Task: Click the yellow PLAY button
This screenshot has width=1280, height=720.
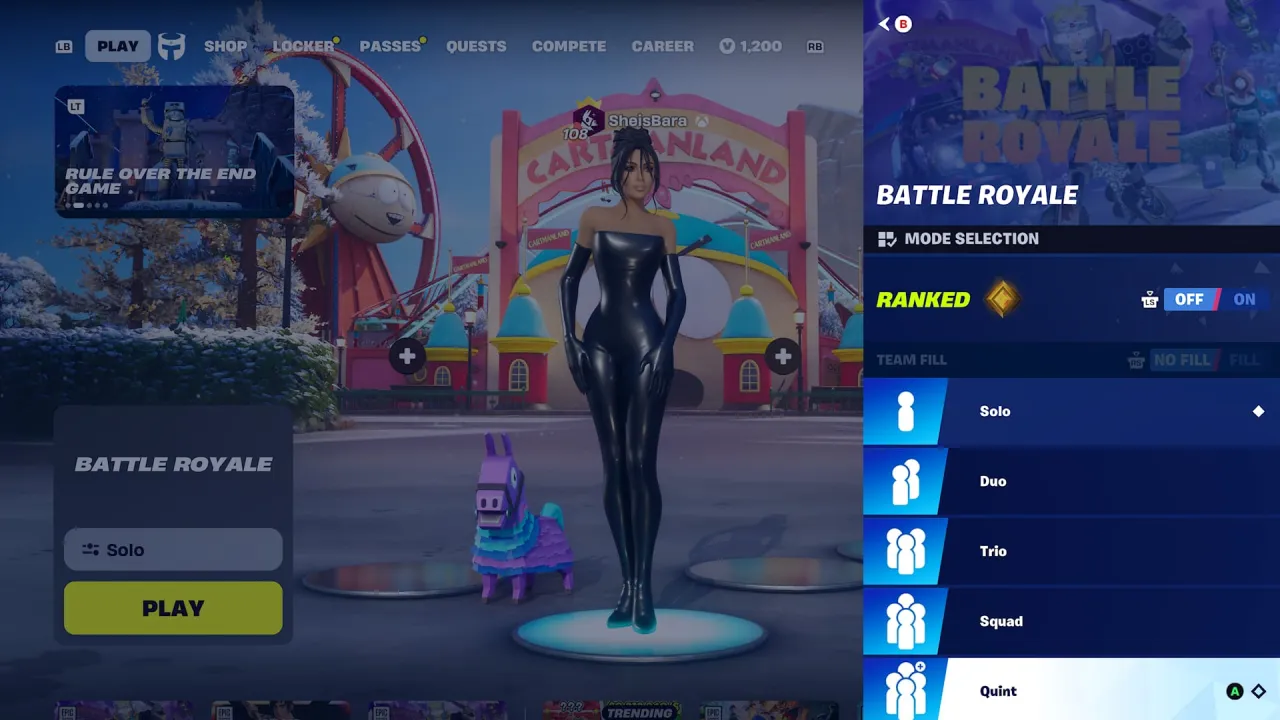Action: (172, 607)
